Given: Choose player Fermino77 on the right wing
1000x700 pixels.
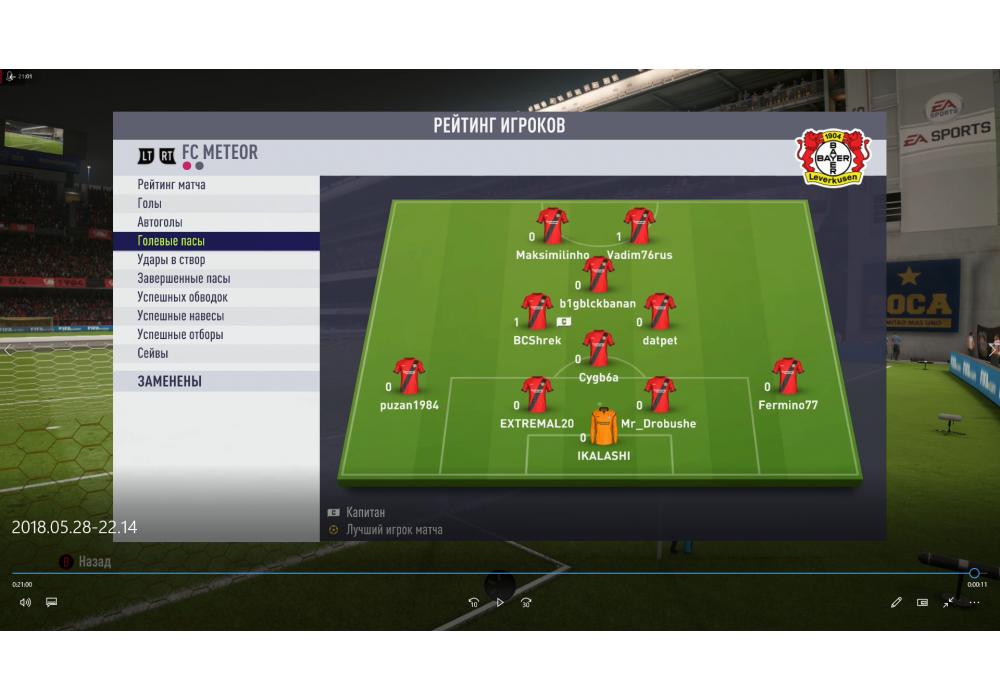Looking at the screenshot, I should (788, 376).
